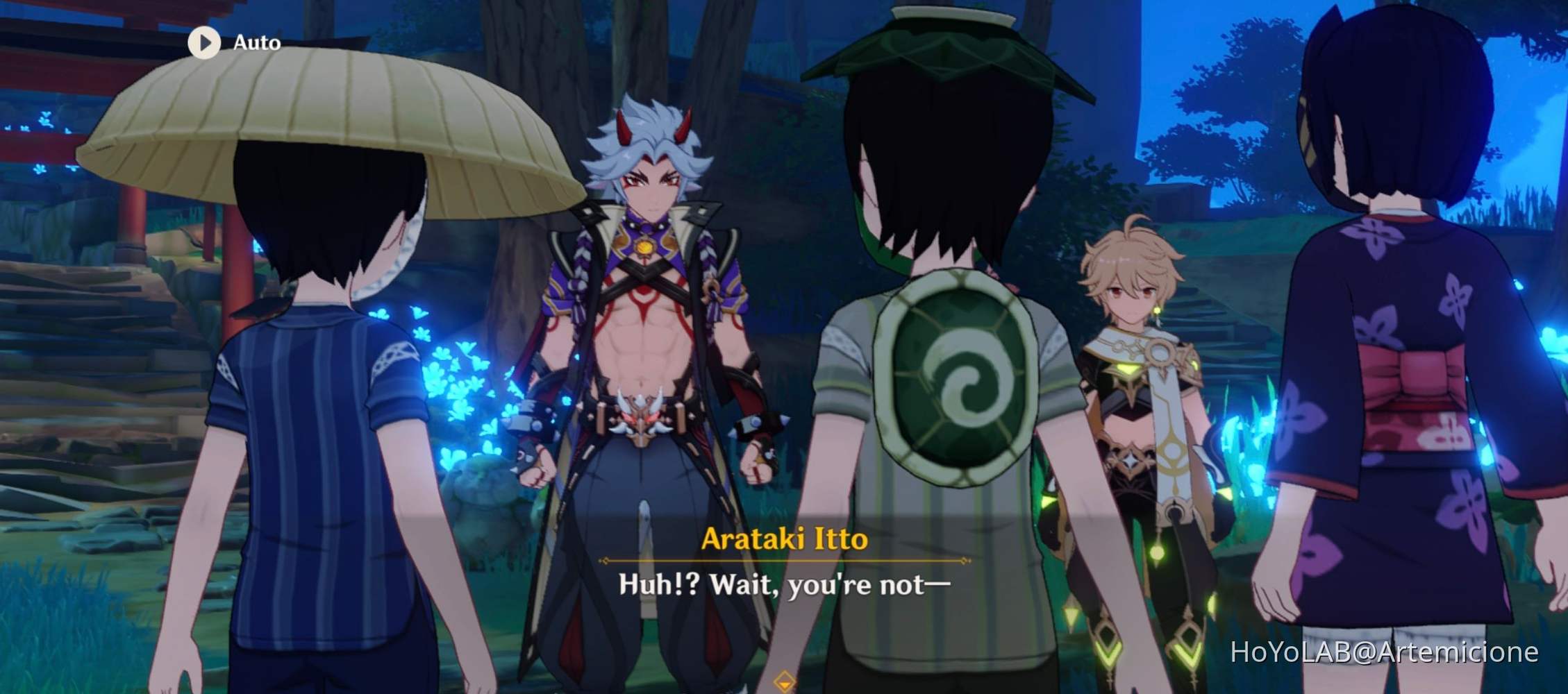Click the Auto play triangle icon

pyautogui.click(x=205, y=43)
